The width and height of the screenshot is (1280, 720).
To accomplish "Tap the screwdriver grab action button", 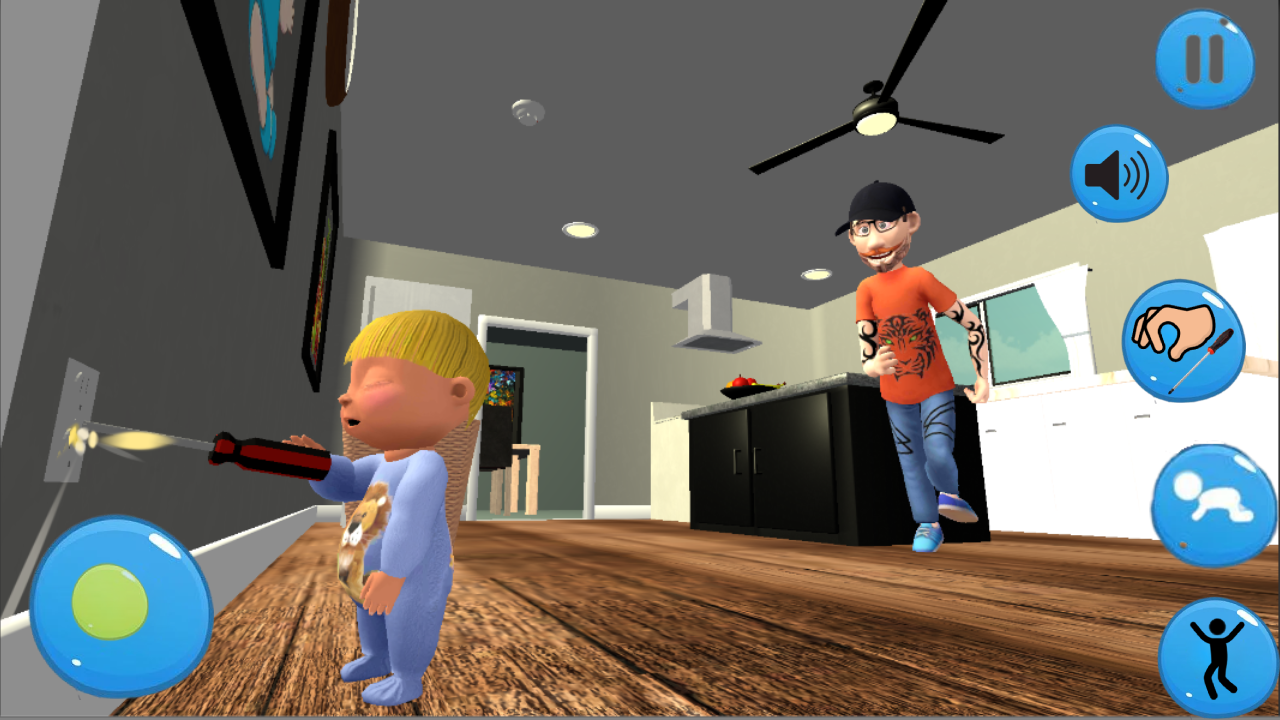I will [x=1185, y=343].
